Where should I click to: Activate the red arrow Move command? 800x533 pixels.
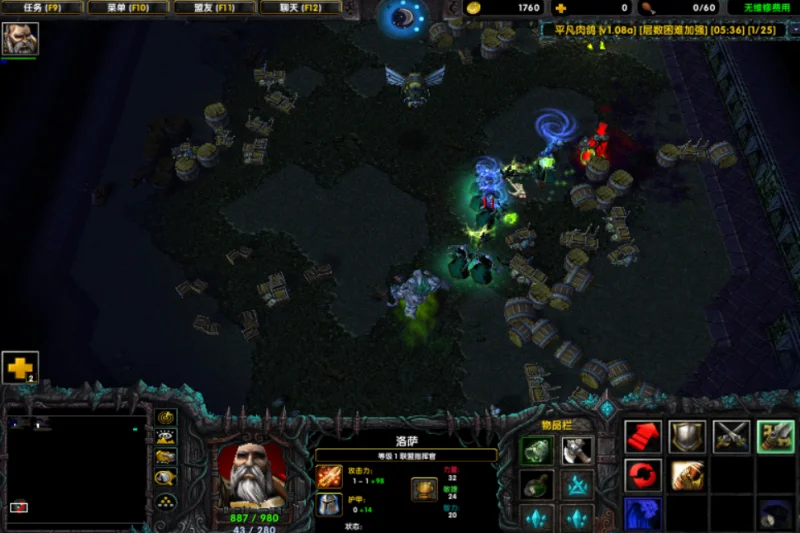point(643,436)
